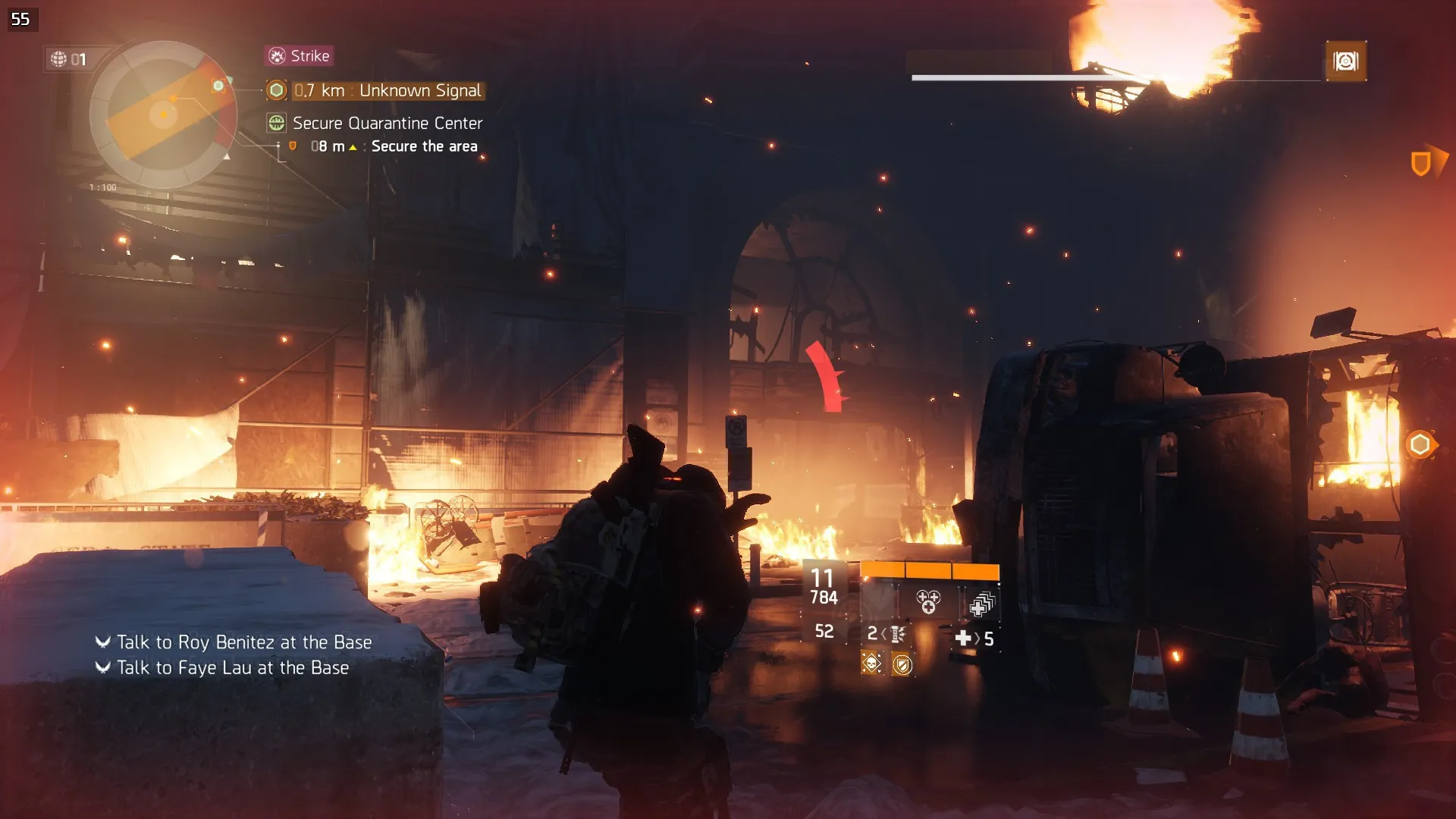Click the group member count icon

click(x=68, y=59)
